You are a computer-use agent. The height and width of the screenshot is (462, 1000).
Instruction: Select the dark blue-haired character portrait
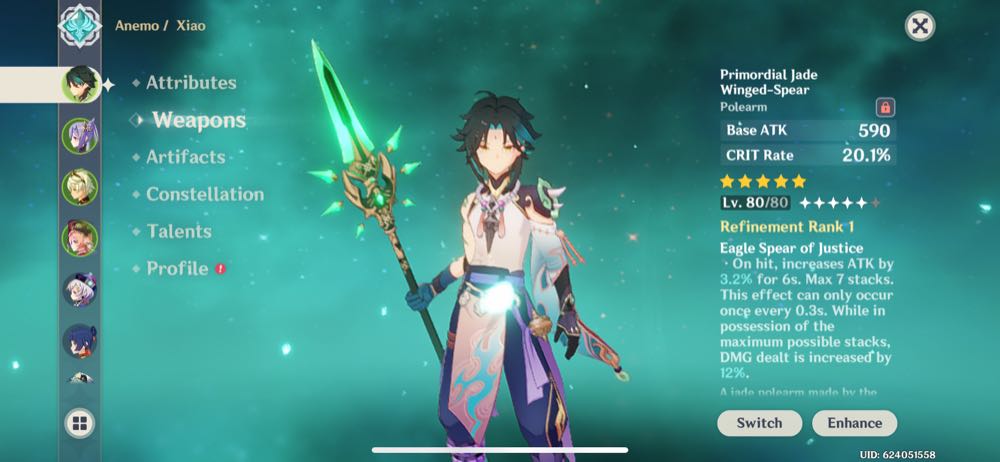point(79,342)
